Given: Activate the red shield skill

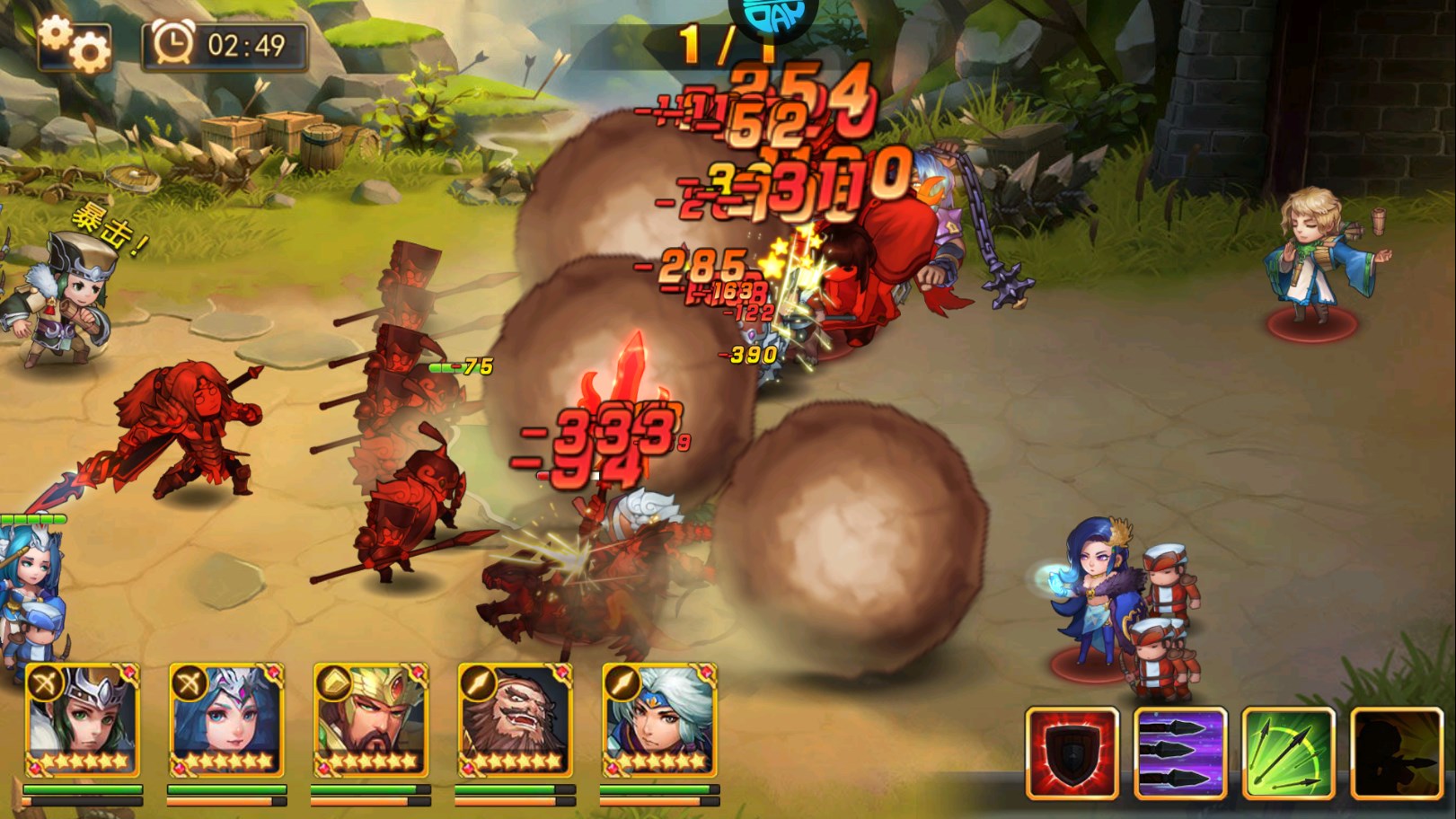Looking at the screenshot, I should [x=1072, y=753].
